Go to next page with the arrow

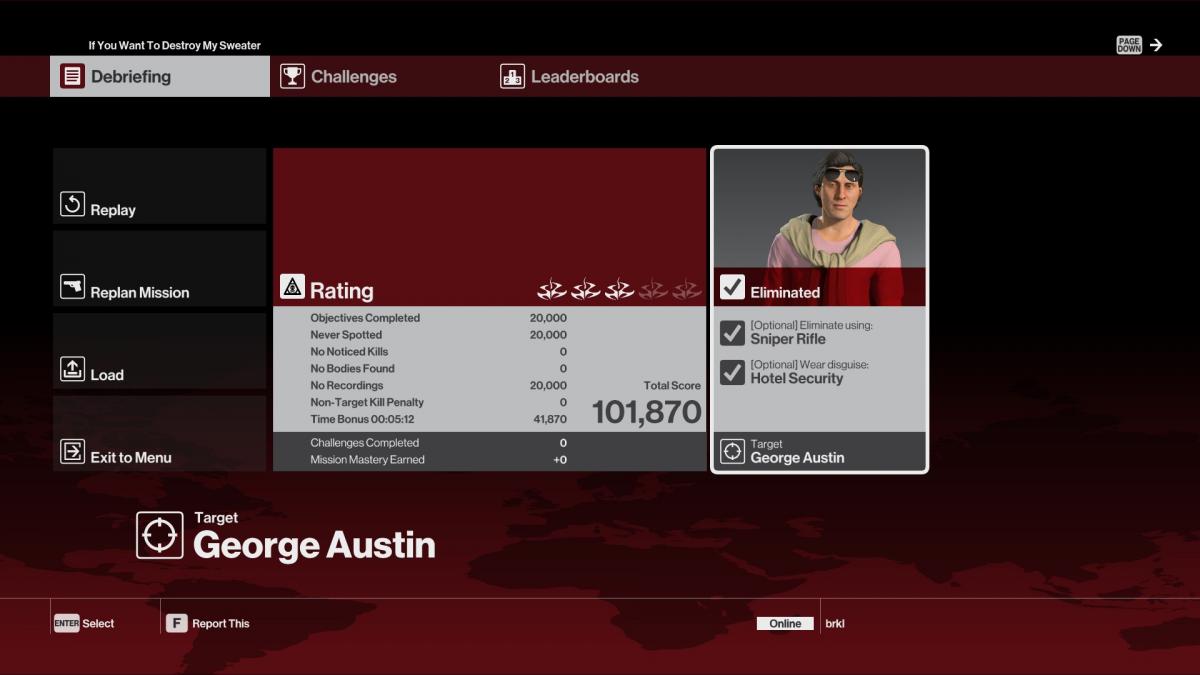click(1156, 45)
